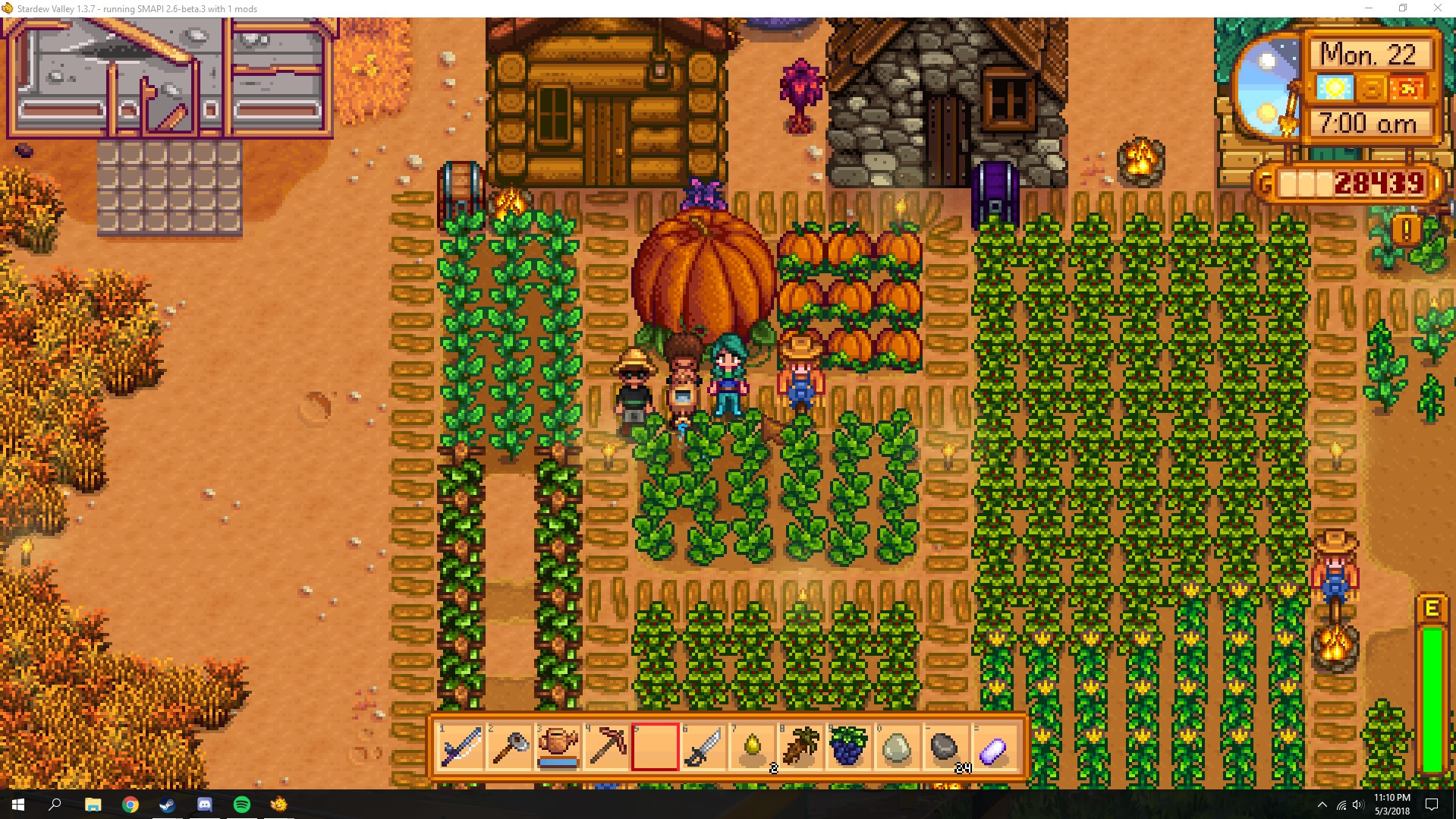Viewport: 1456px width, 819px height.
Task: Open Discord from the taskbar
Action: 203,803
